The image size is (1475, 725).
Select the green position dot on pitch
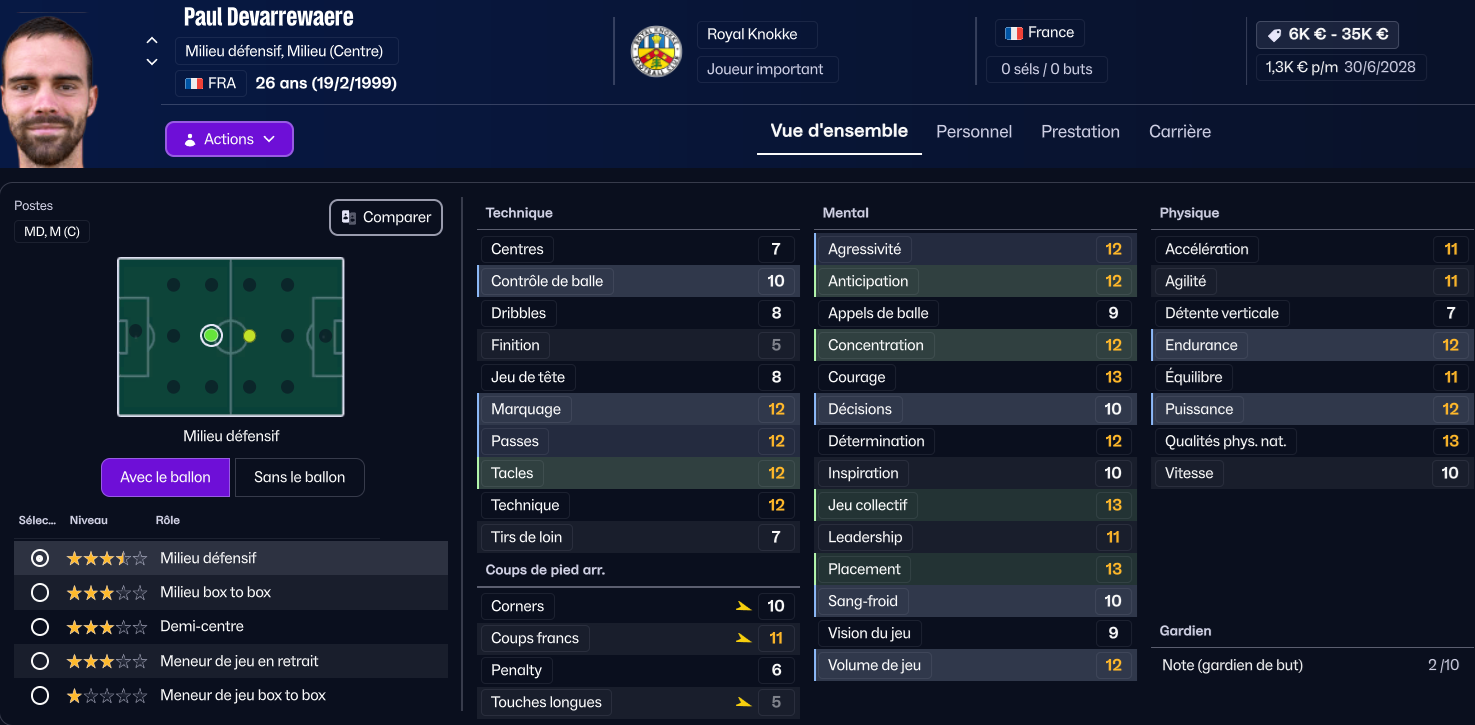pyautogui.click(x=211, y=335)
